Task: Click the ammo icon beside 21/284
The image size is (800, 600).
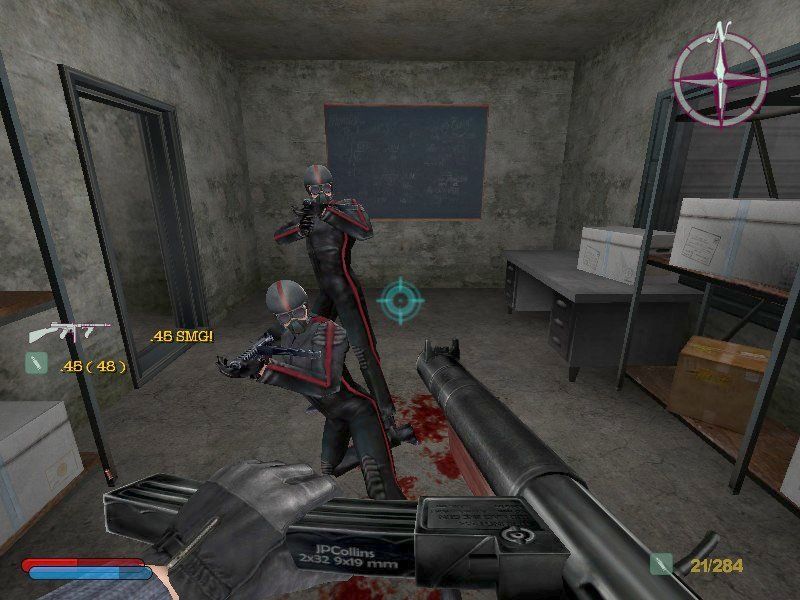Action: pyautogui.click(x=660, y=565)
